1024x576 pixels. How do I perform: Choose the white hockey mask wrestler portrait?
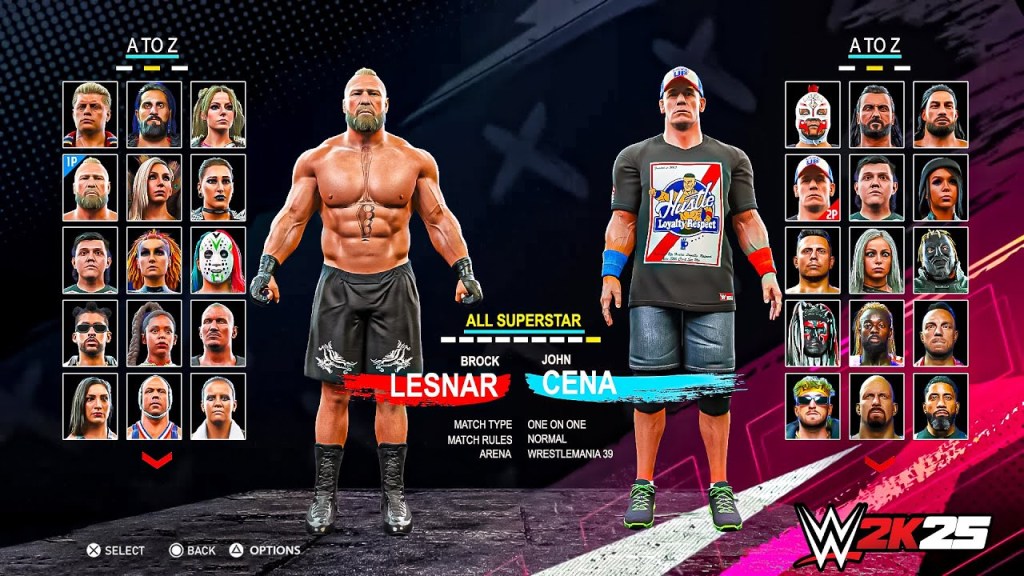coord(218,260)
